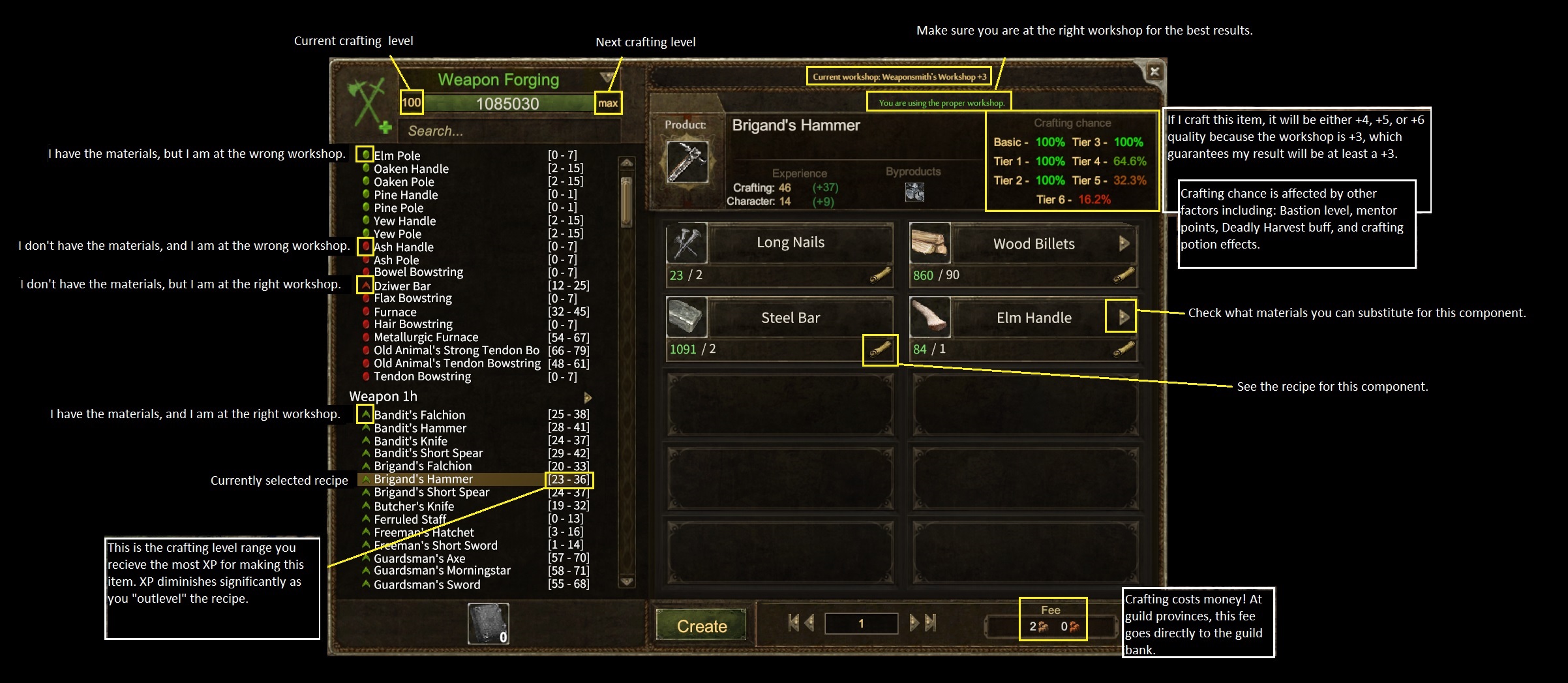The height and width of the screenshot is (683, 1568).
Task: Open the Weapon Forging profession dropdown
Action: click(x=606, y=78)
